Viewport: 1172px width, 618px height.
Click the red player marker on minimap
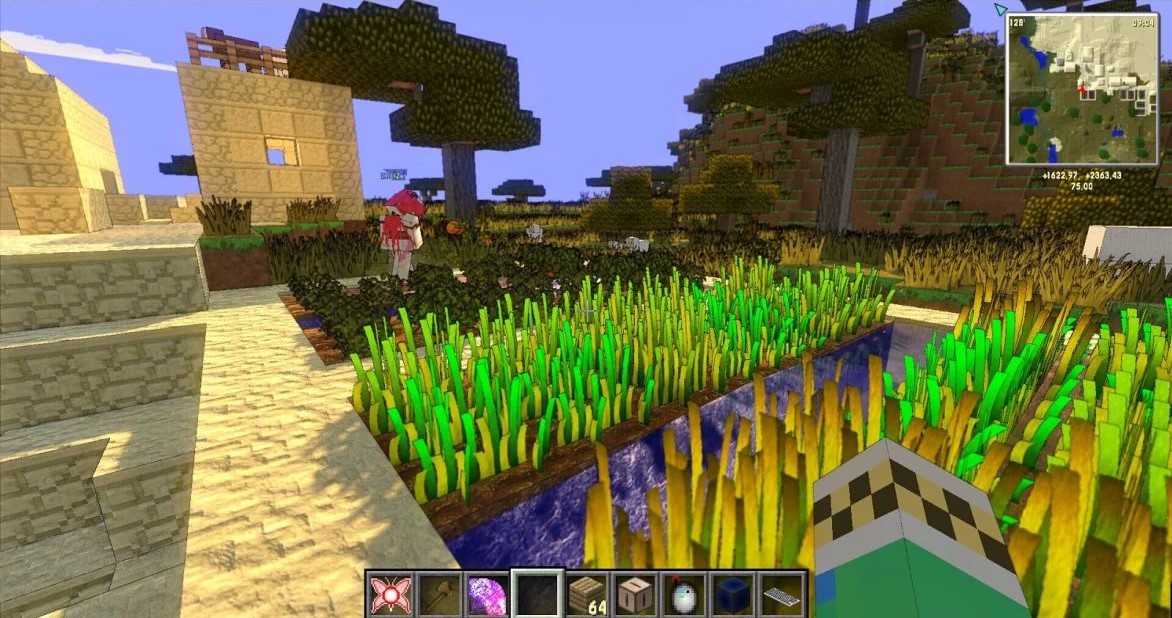(x=1082, y=90)
